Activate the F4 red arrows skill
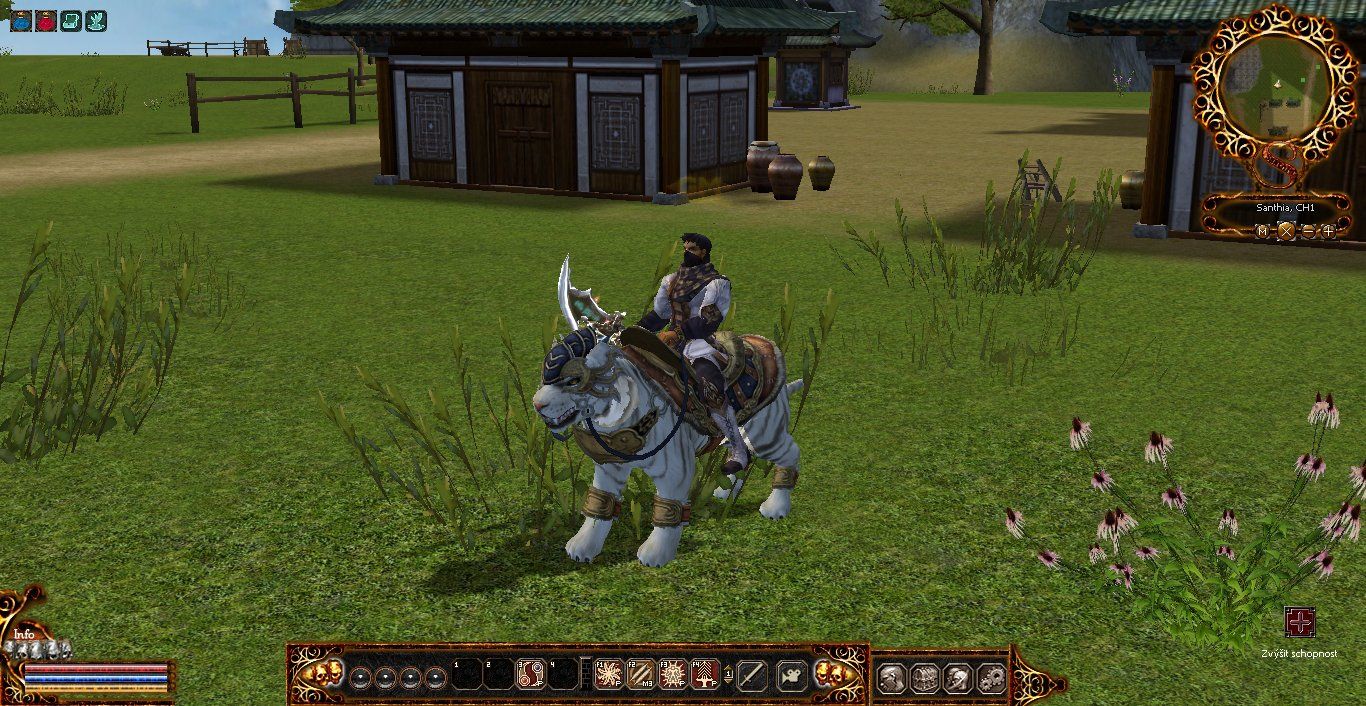The image size is (1366, 706). click(705, 674)
